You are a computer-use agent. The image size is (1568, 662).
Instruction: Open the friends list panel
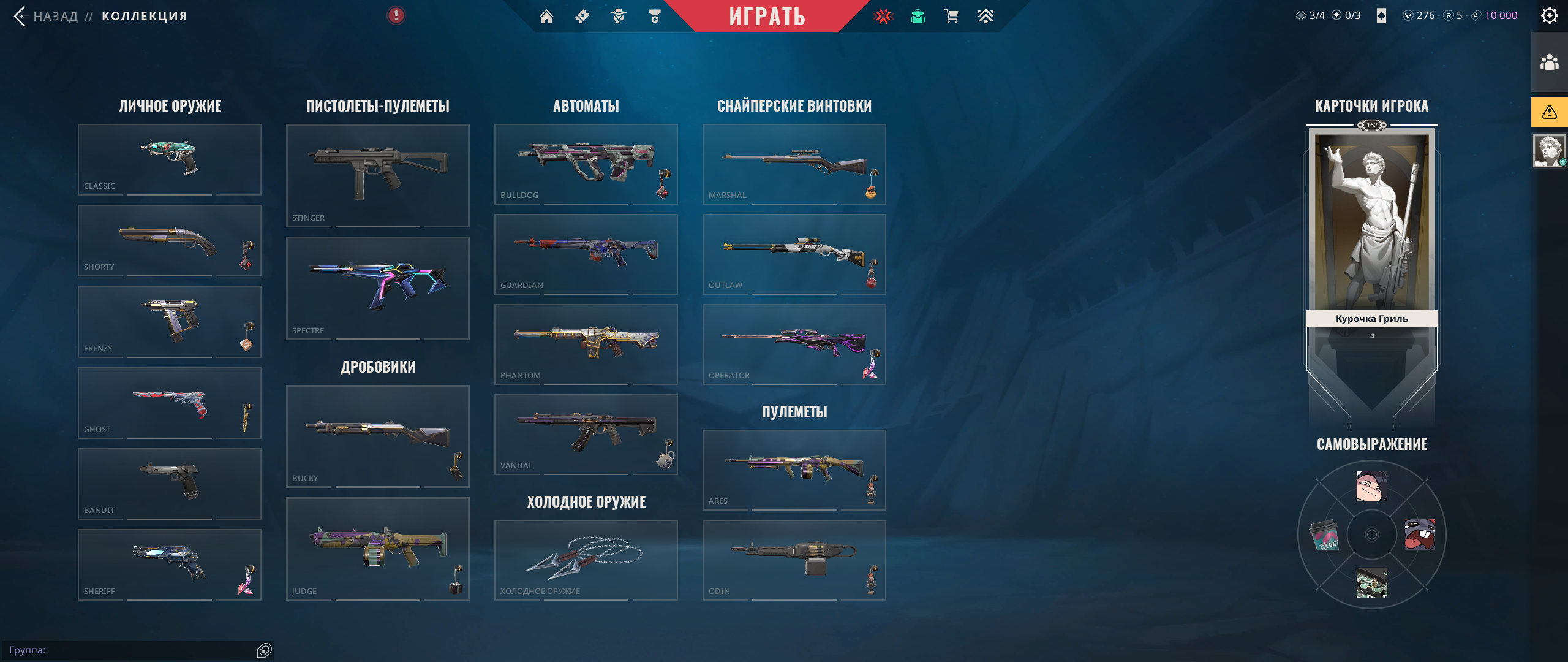point(1550,62)
